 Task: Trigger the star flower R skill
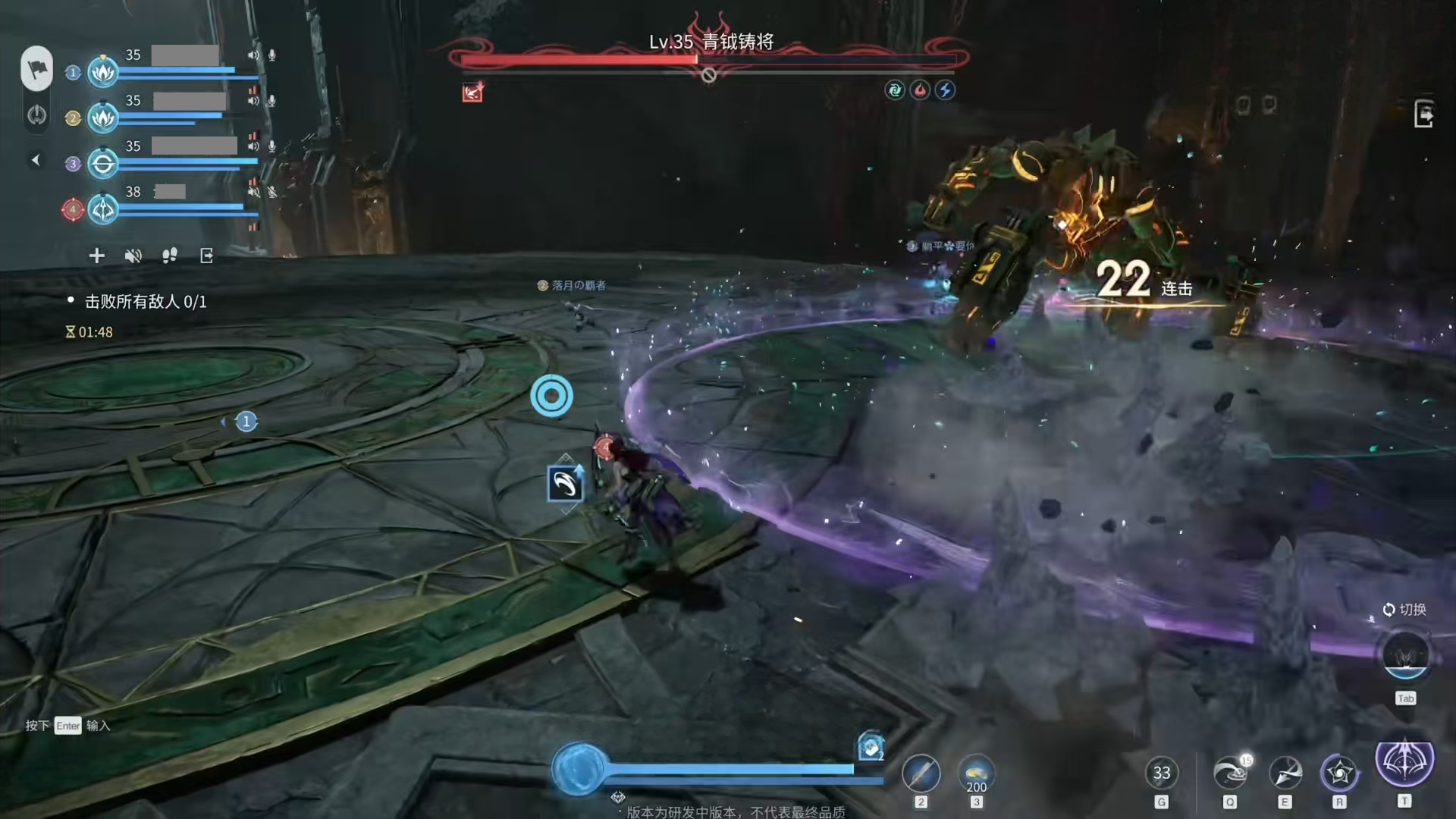1339,773
